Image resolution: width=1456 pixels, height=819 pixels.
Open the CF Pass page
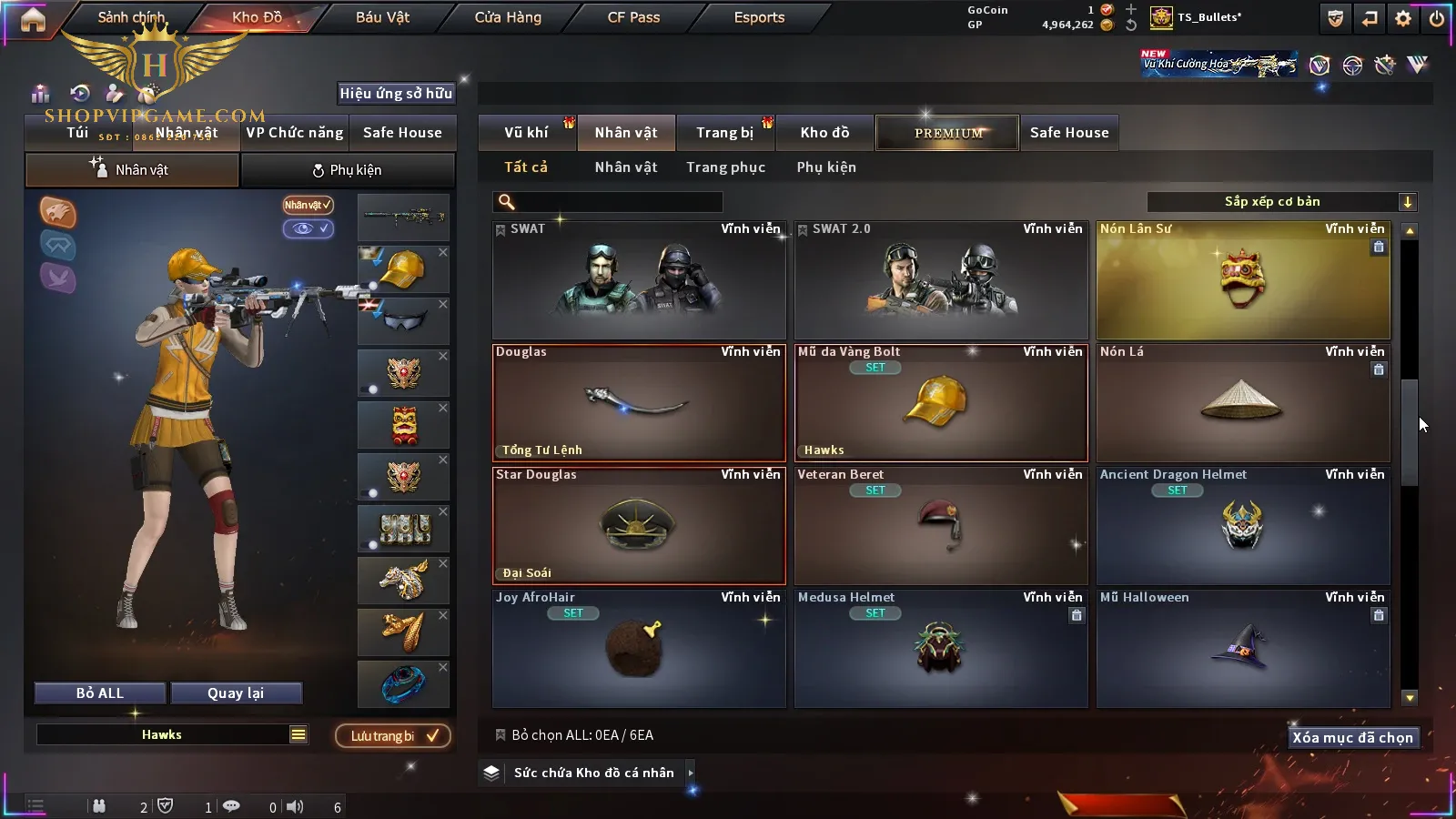[633, 17]
